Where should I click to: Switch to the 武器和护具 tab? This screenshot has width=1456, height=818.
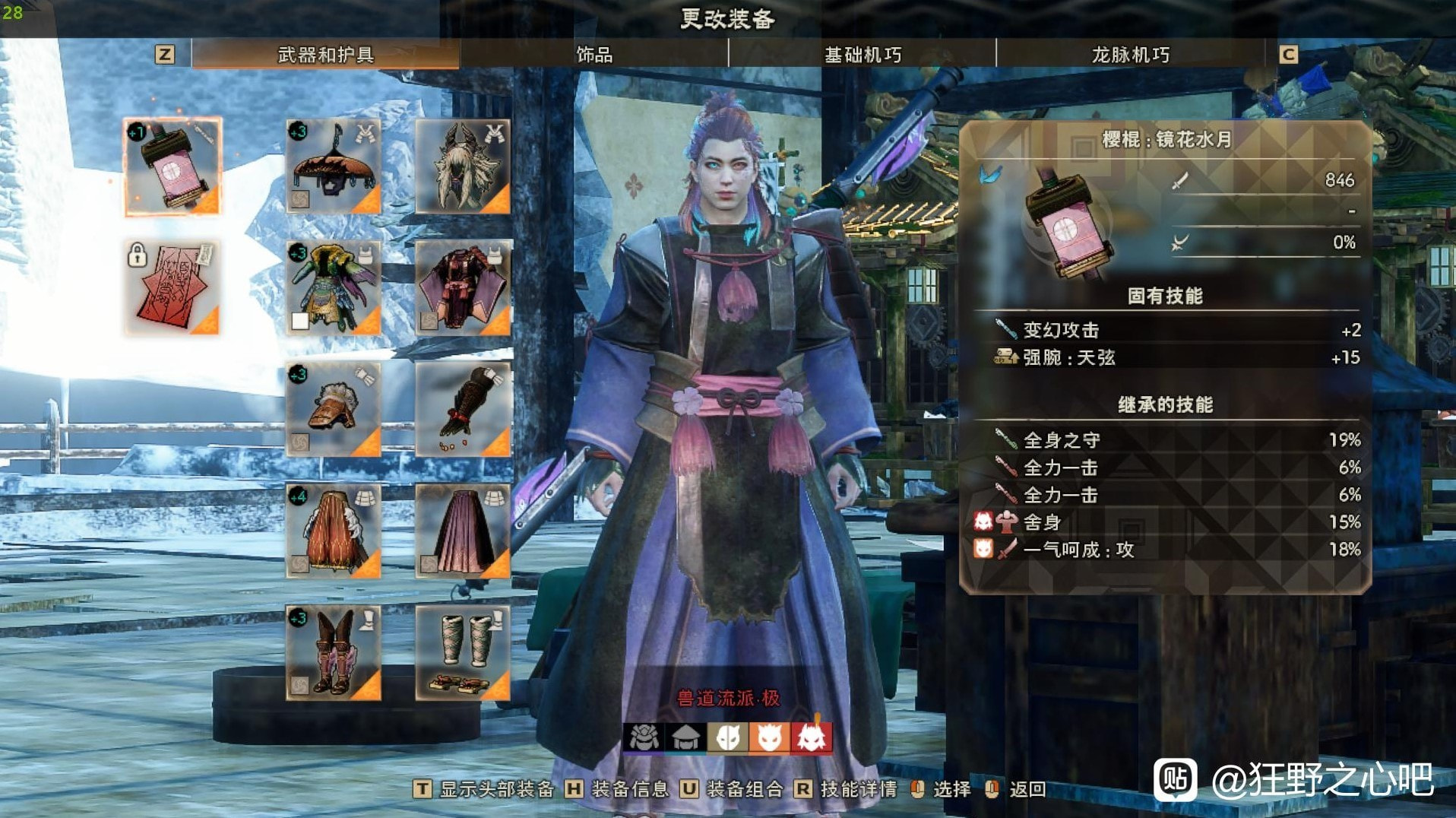tap(325, 55)
